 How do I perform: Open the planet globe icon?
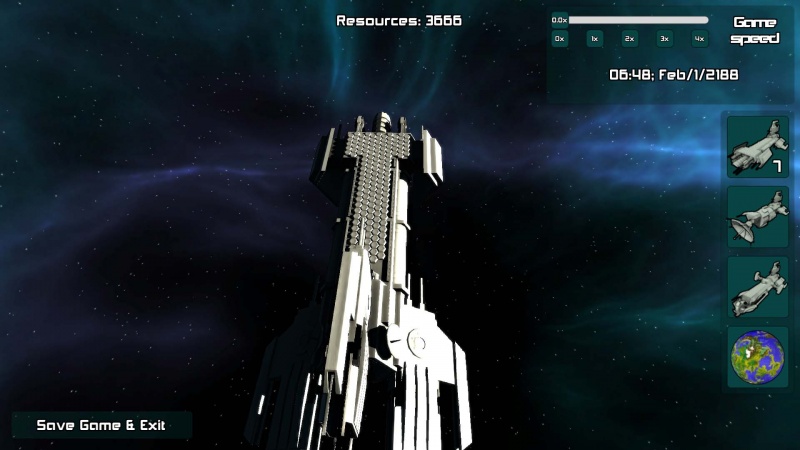pyautogui.click(x=757, y=357)
